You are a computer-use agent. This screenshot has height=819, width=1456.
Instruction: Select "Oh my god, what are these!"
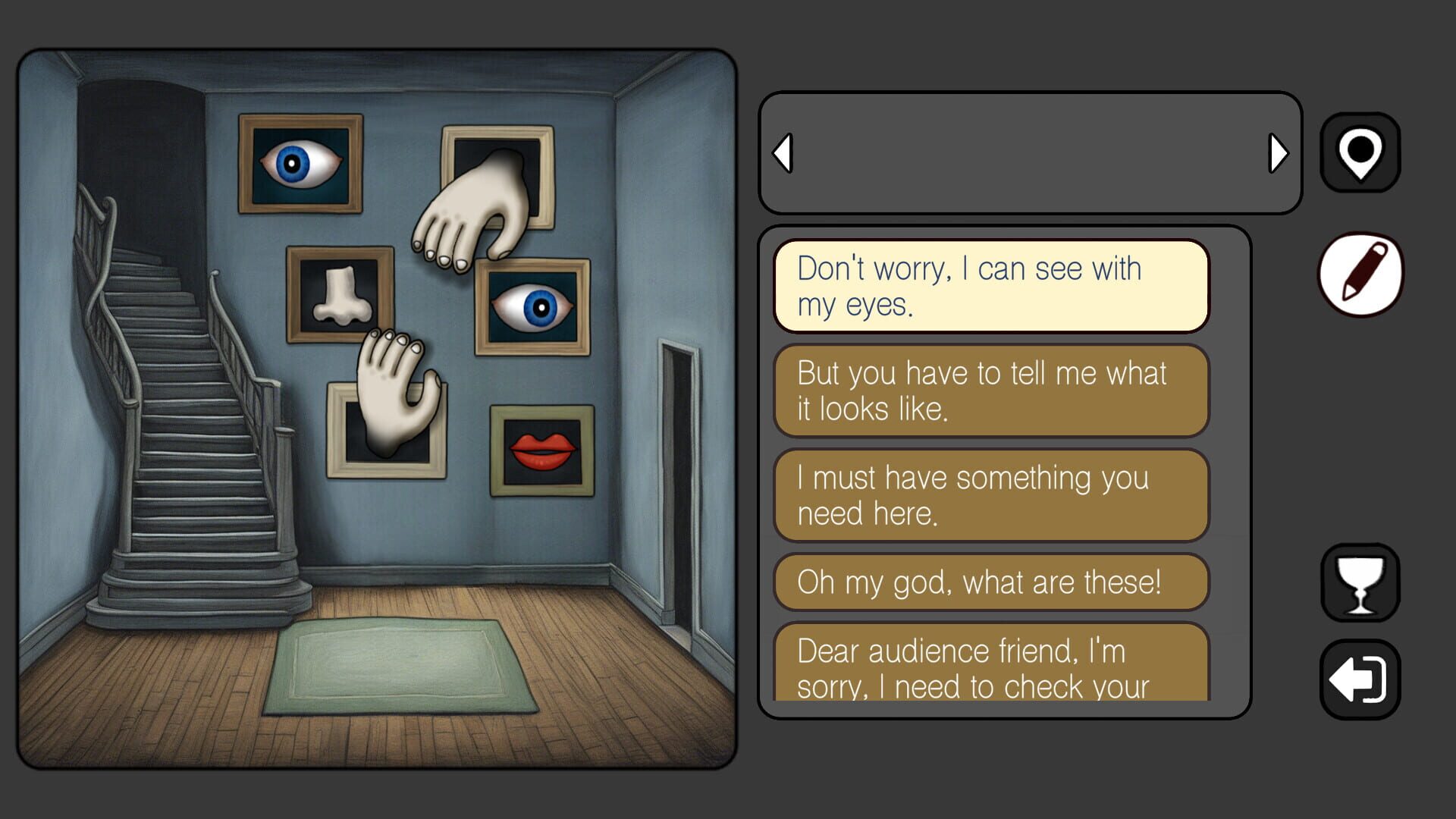tap(990, 582)
